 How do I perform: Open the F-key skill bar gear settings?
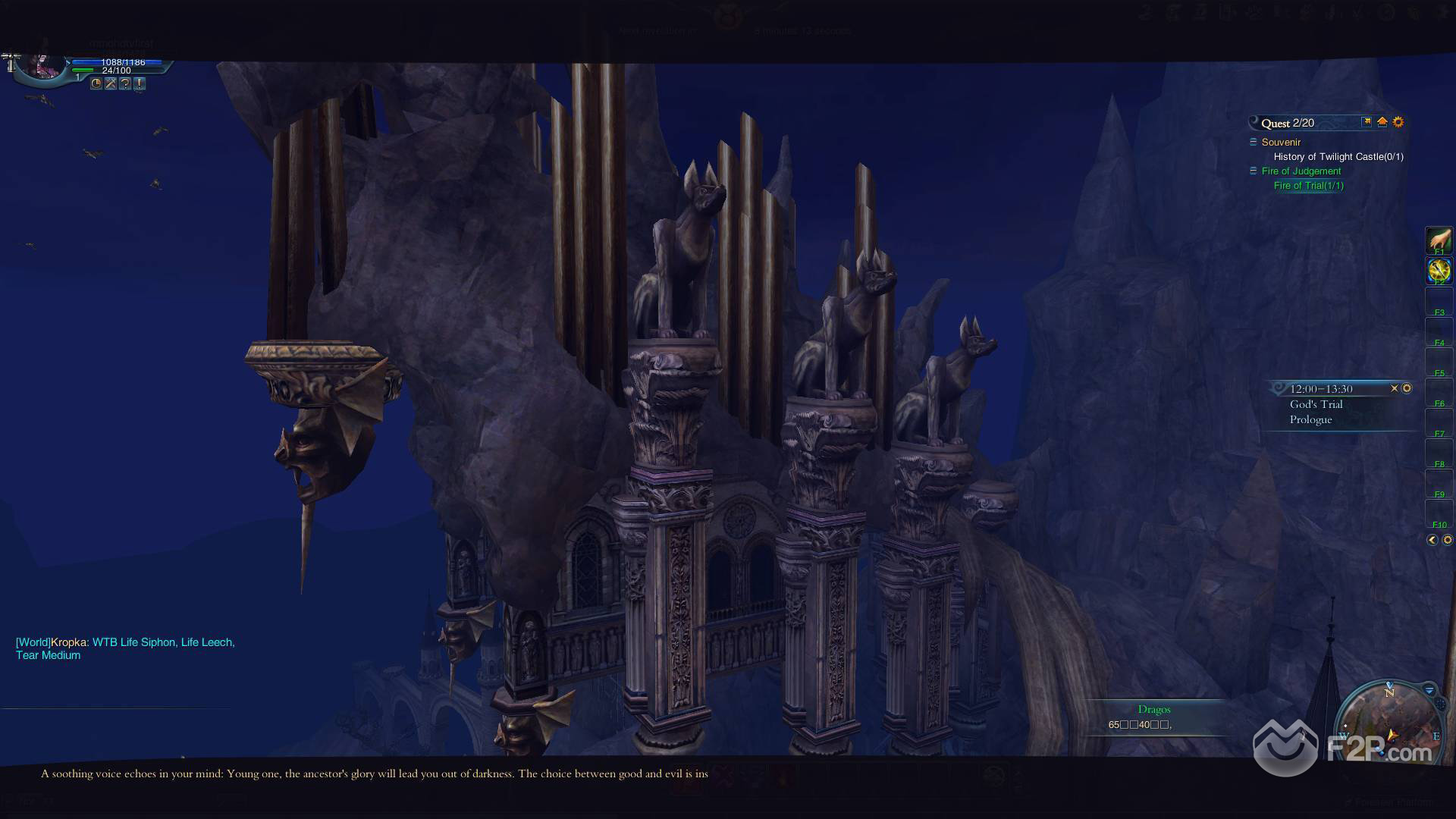1447,540
